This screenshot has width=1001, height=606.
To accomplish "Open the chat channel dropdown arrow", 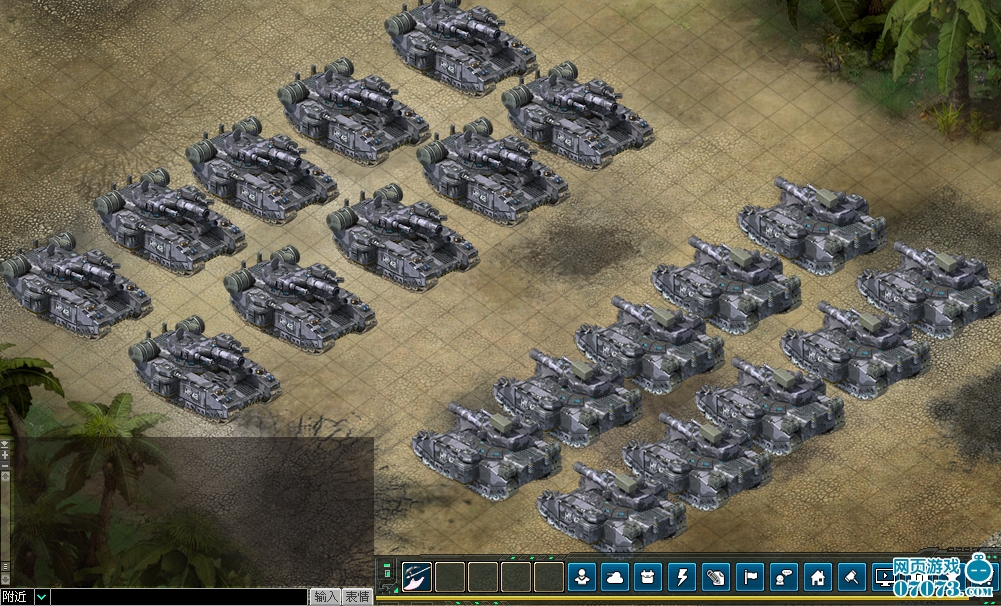I will pos(41,597).
